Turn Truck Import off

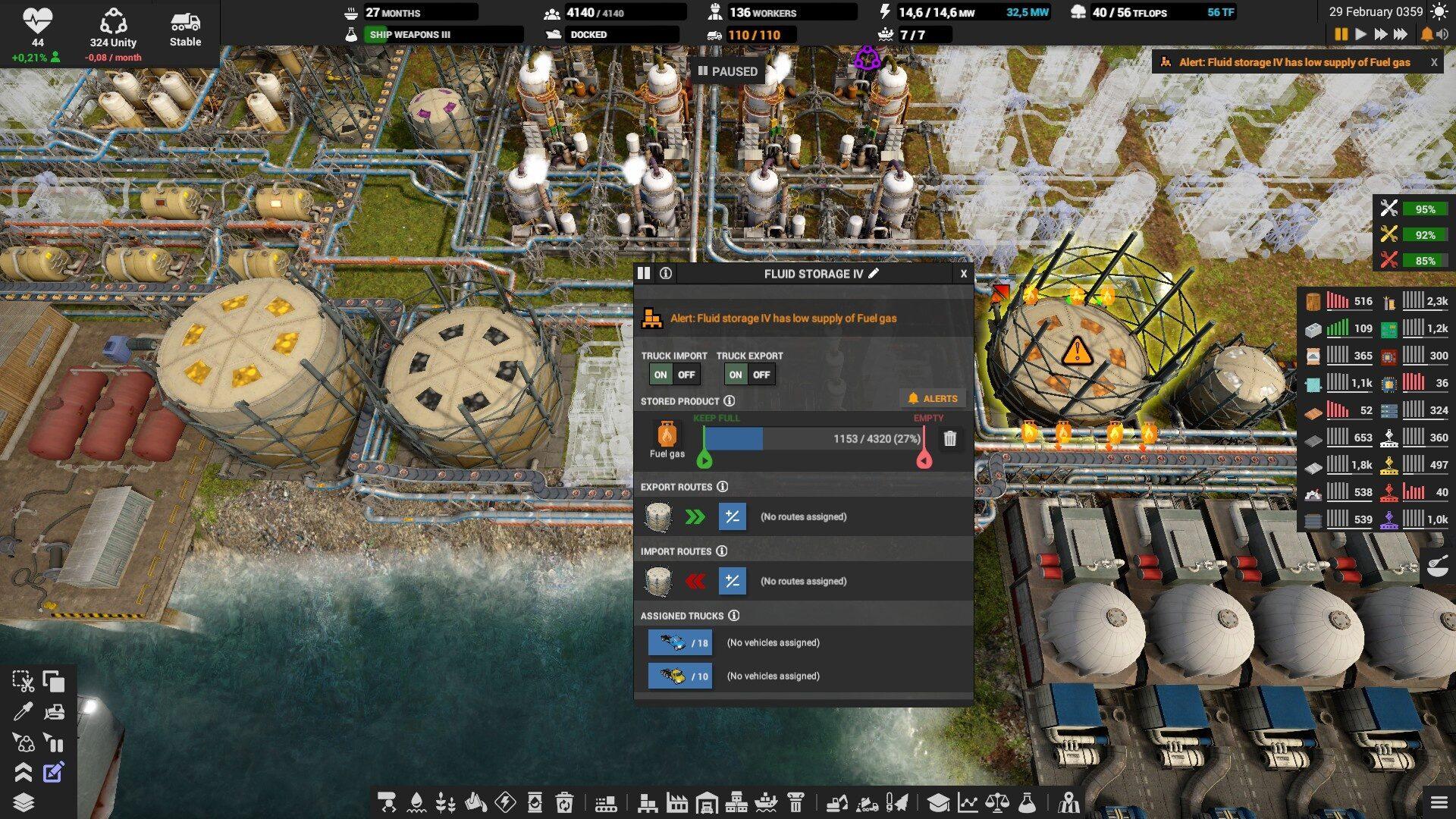click(x=686, y=375)
